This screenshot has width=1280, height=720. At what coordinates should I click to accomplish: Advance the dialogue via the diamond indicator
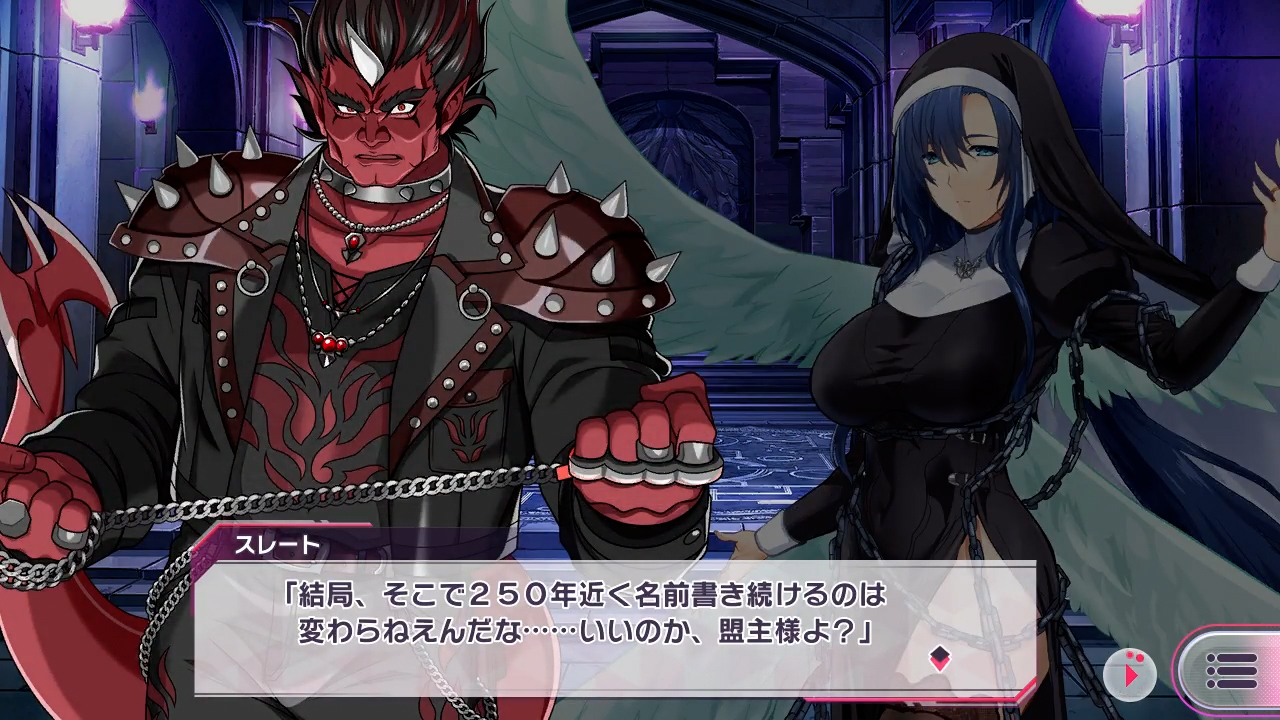click(939, 657)
